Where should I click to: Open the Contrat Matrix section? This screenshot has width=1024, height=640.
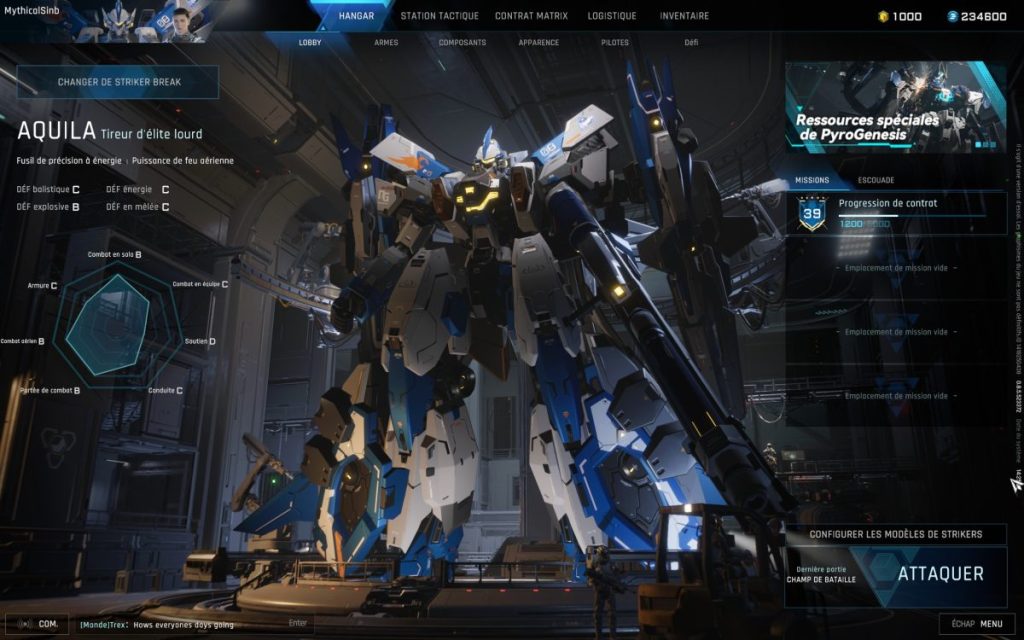pyautogui.click(x=531, y=16)
